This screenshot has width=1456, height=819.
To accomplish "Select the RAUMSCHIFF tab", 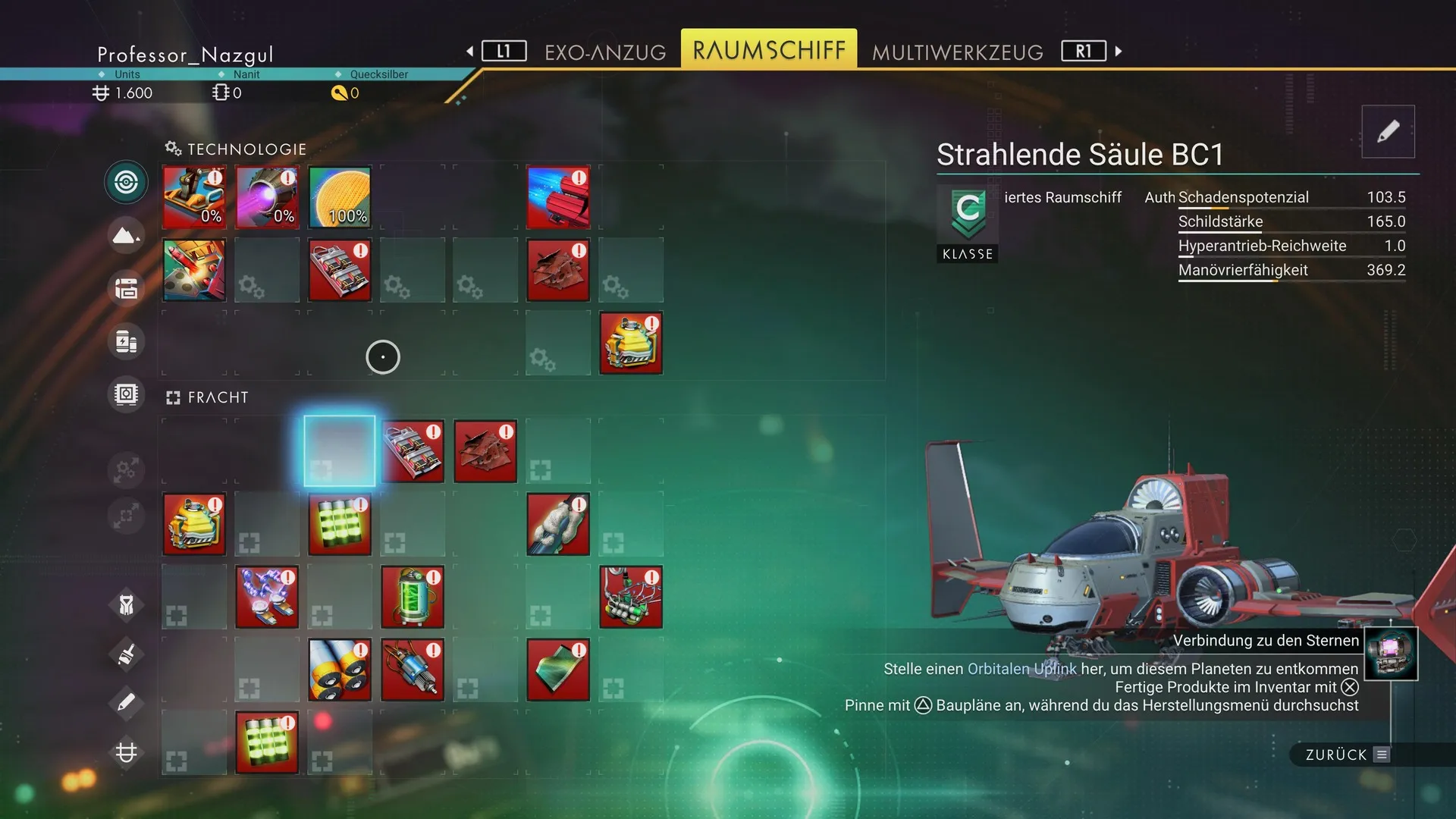I will (768, 50).
